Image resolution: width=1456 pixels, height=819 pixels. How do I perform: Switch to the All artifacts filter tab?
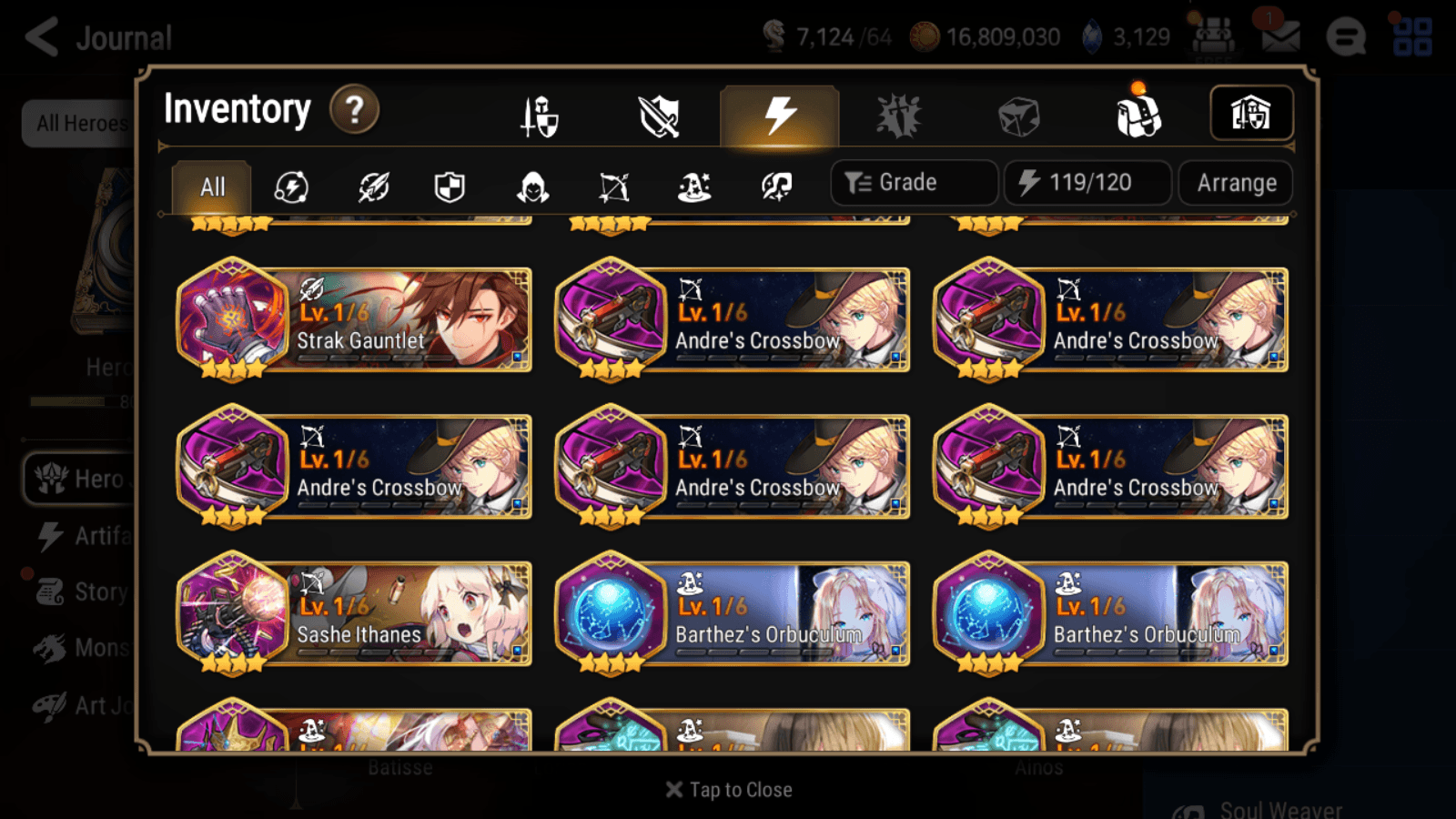click(x=211, y=187)
